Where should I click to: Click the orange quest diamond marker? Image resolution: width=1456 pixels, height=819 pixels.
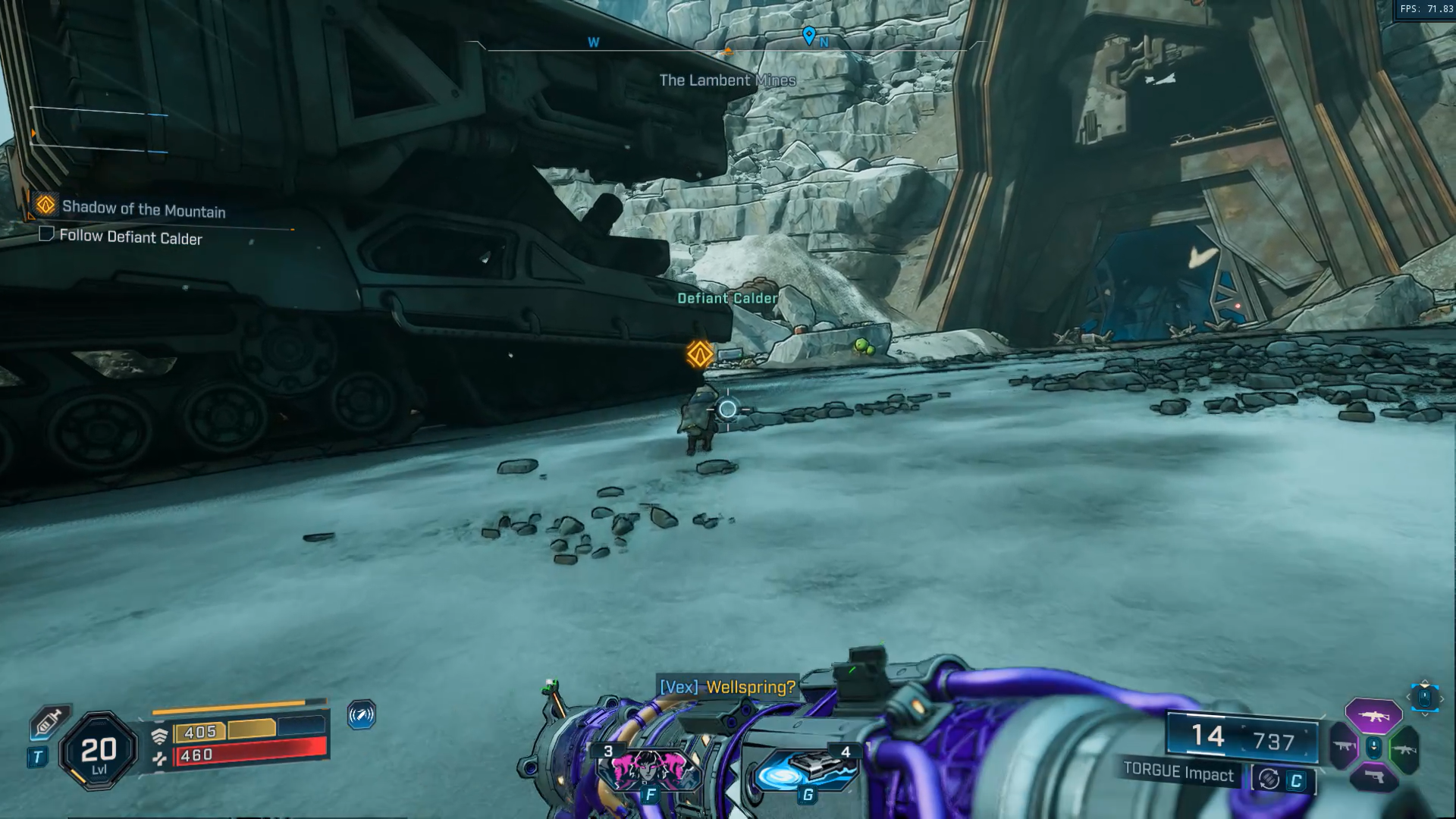click(x=700, y=354)
